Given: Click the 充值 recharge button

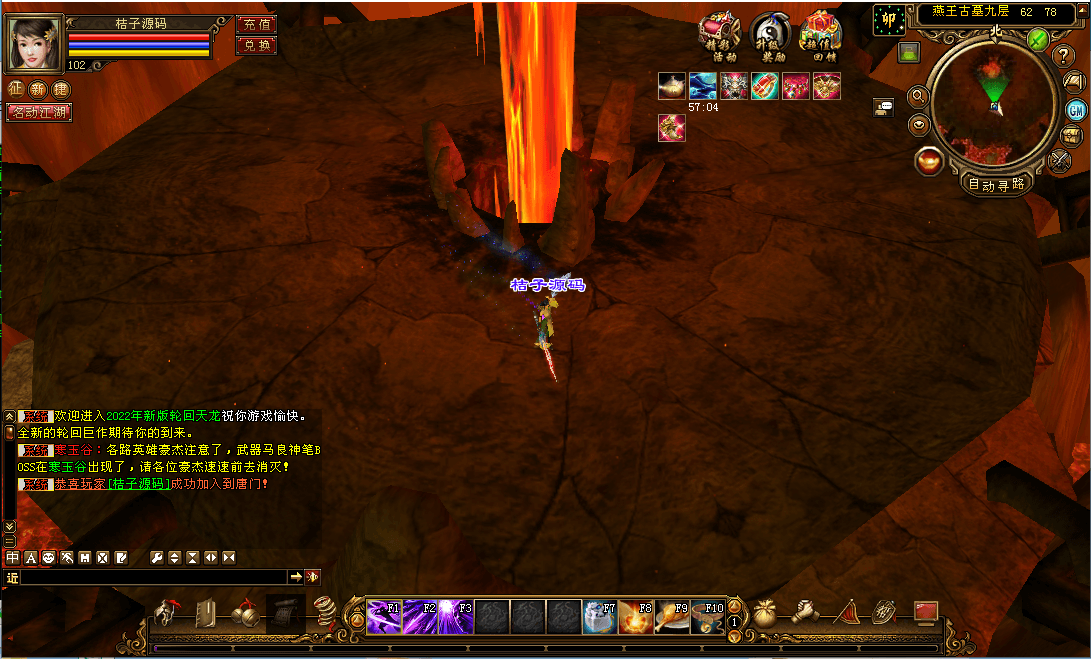Looking at the screenshot, I should pyautogui.click(x=256, y=24).
